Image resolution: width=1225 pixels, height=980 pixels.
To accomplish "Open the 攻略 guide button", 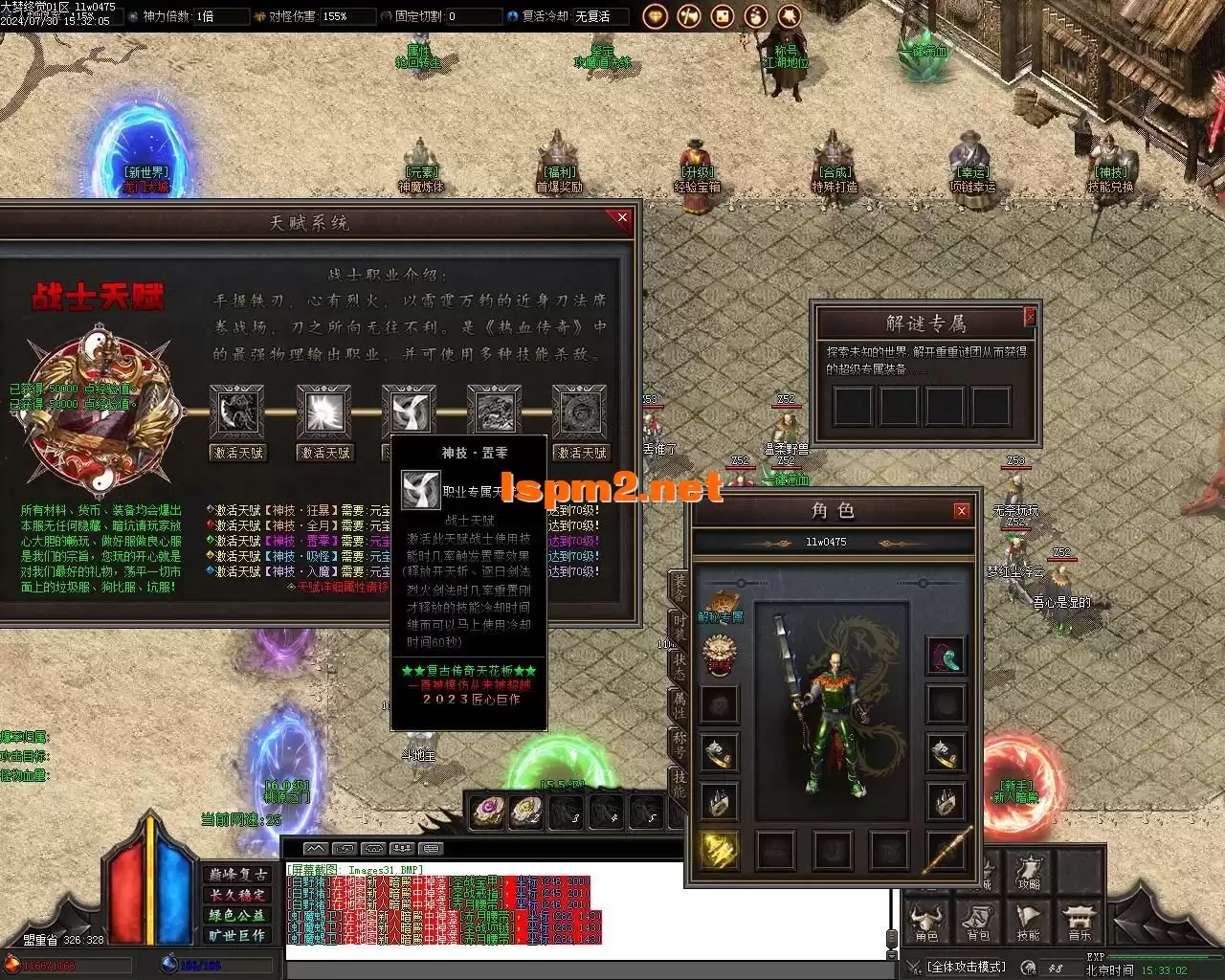I will [1029, 872].
